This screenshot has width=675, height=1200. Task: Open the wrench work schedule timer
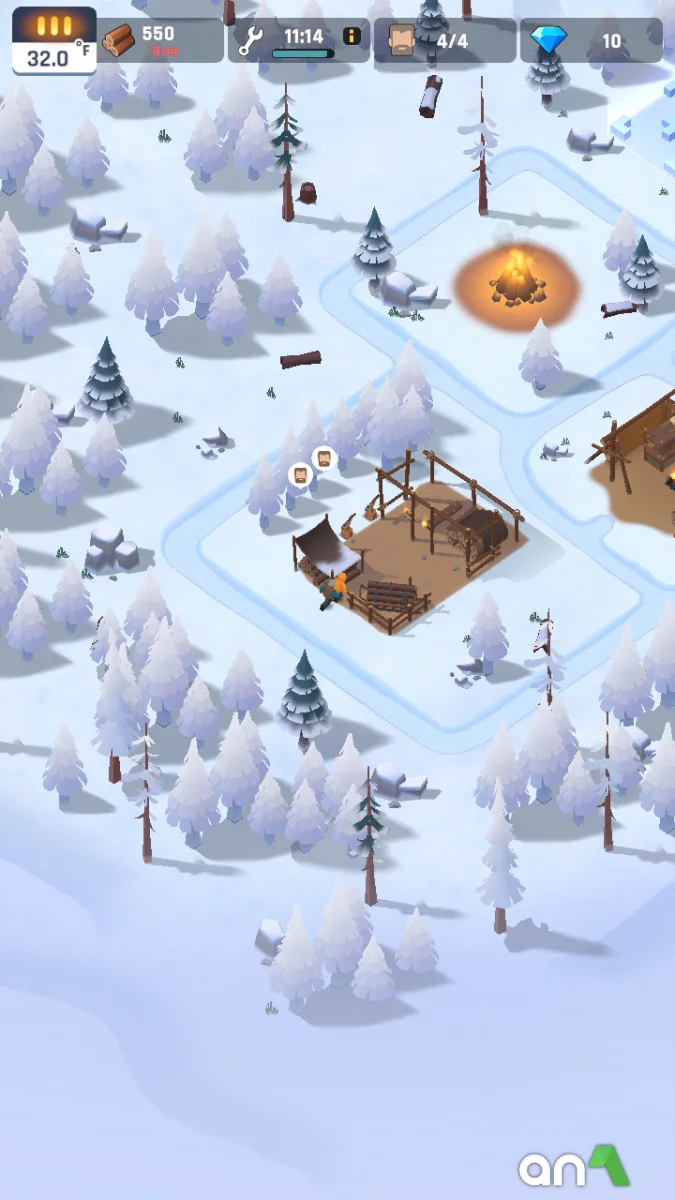point(290,40)
